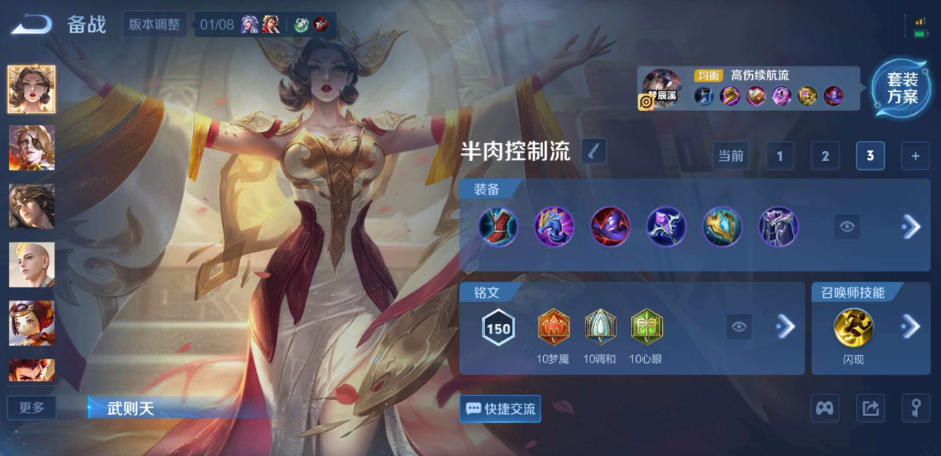The width and height of the screenshot is (941, 456).
Task: Edit the 半肉控制流 build name
Action: coord(593,152)
